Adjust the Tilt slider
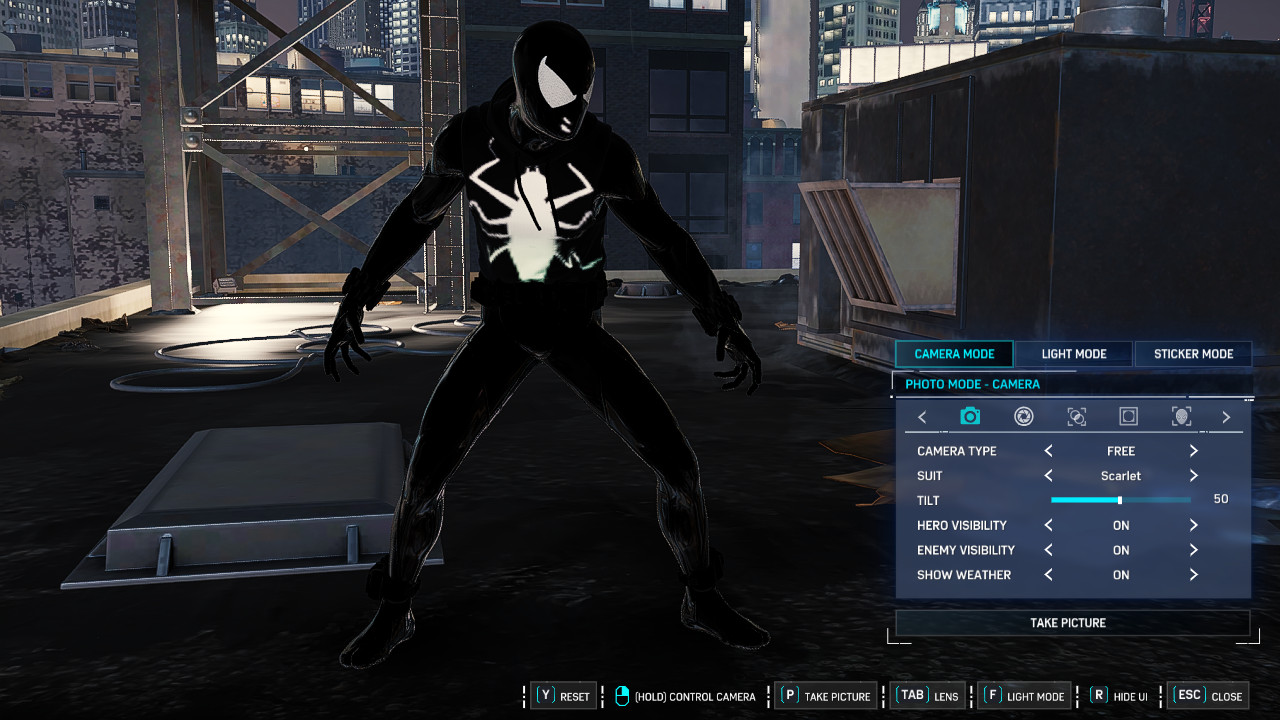 [1118, 500]
